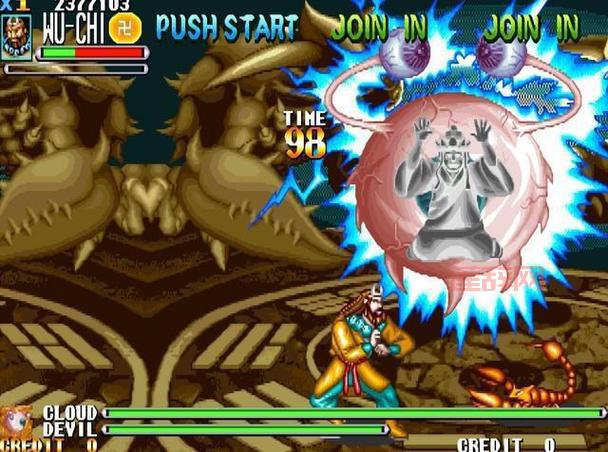Click the boss portrait beside Cloud Devil
The image size is (608, 452).
[x=17, y=421]
